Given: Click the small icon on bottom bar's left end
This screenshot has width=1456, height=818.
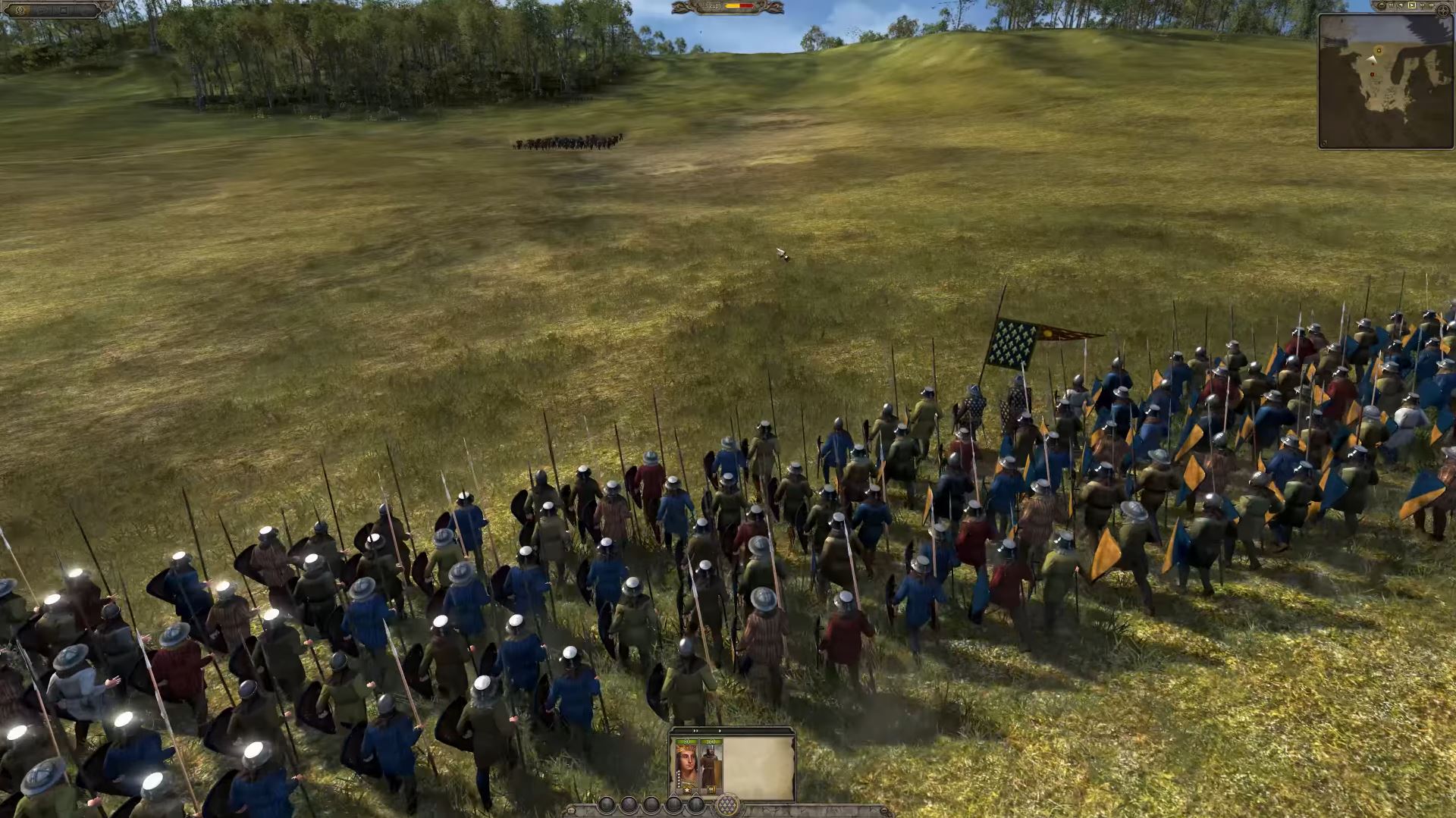Looking at the screenshot, I should point(571,810).
